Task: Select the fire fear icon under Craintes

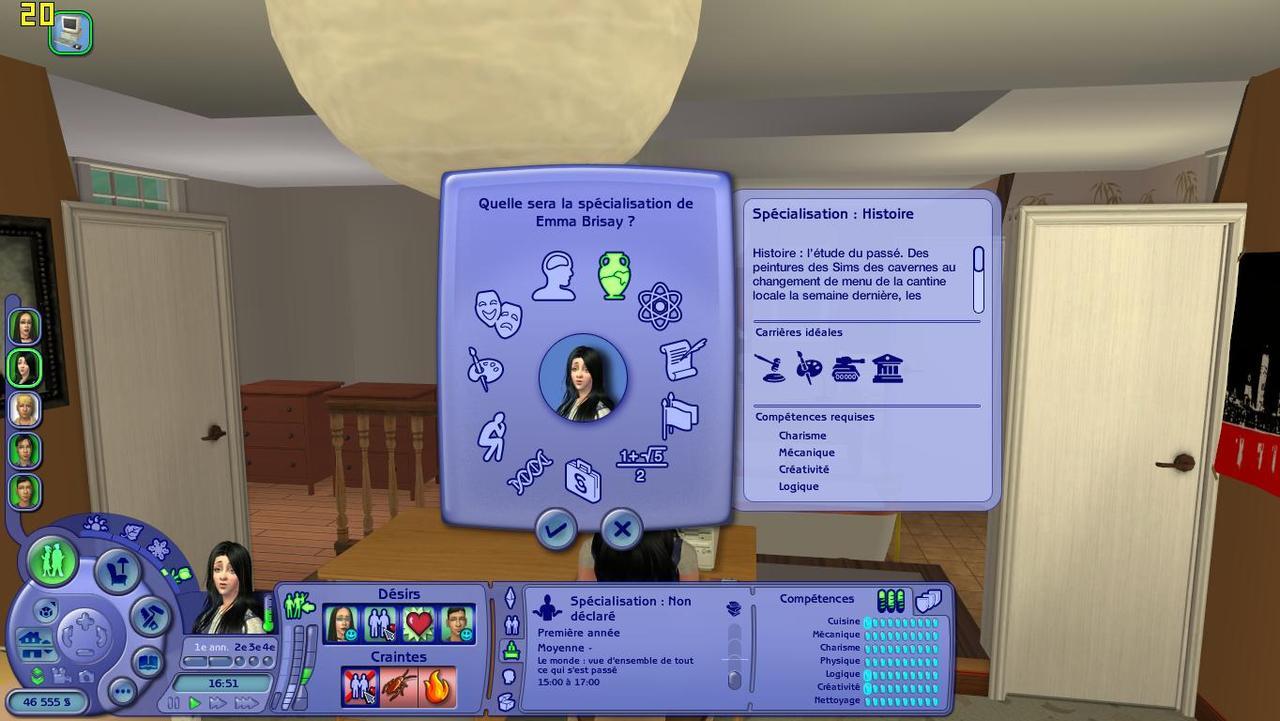Action: [x=438, y=686]
